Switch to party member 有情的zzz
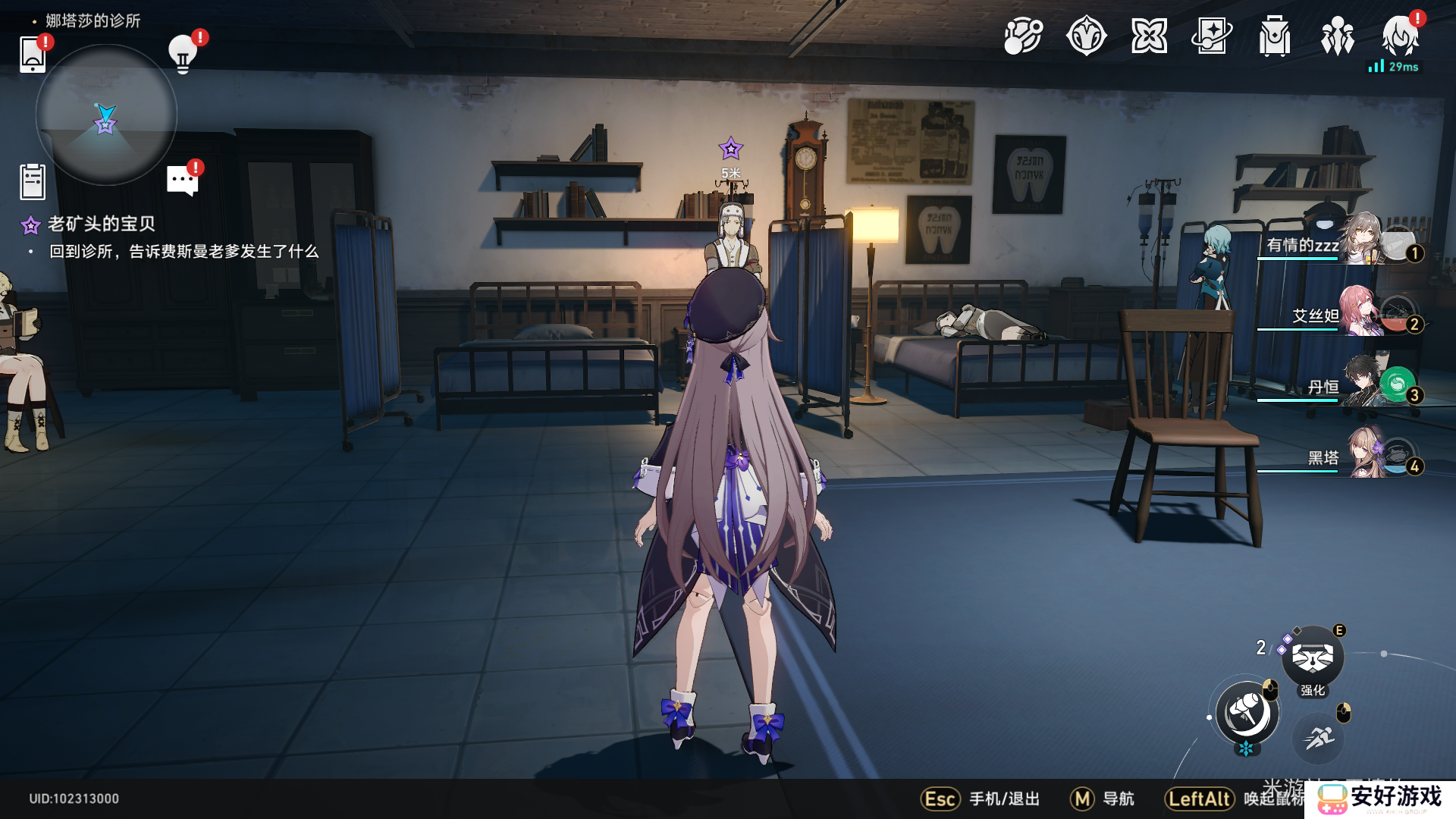The image size is (1456, 819). (x=1341, y=244)
